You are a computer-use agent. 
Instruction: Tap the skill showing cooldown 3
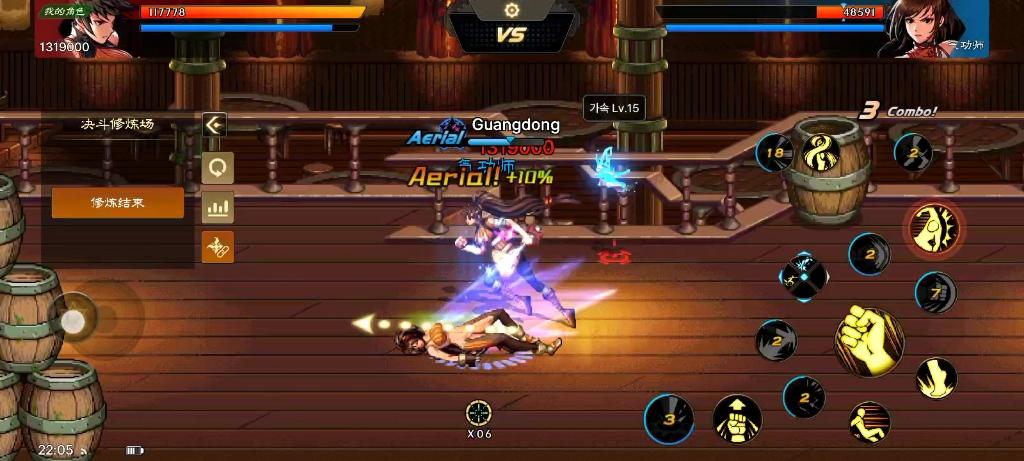coord(668,418)
